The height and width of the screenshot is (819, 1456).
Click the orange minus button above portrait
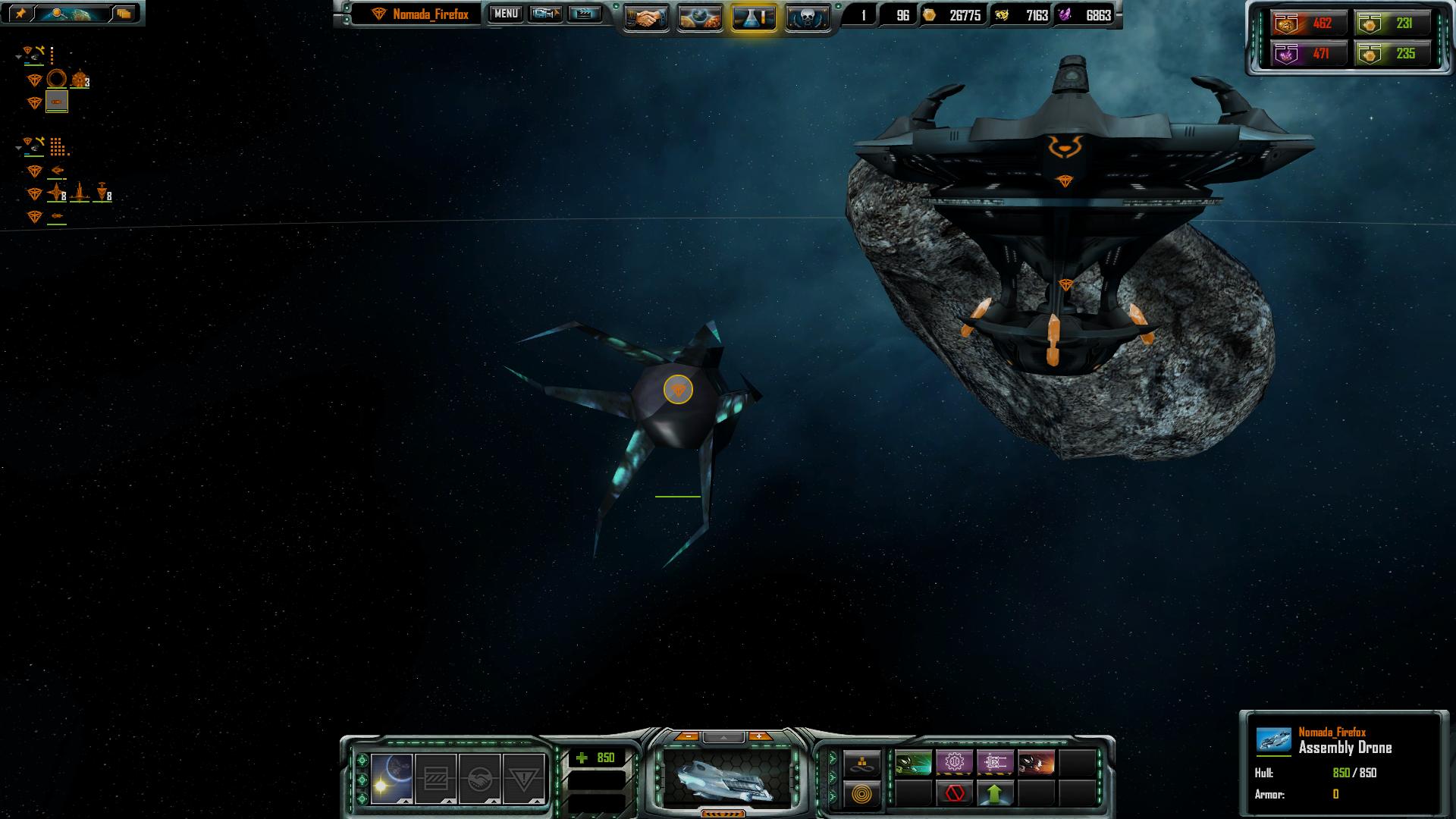687,736
